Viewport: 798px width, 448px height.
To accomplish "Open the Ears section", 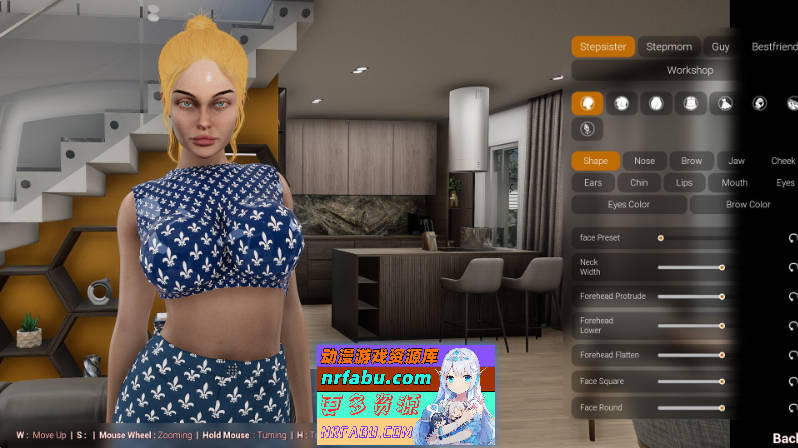I will click(593, 183).
